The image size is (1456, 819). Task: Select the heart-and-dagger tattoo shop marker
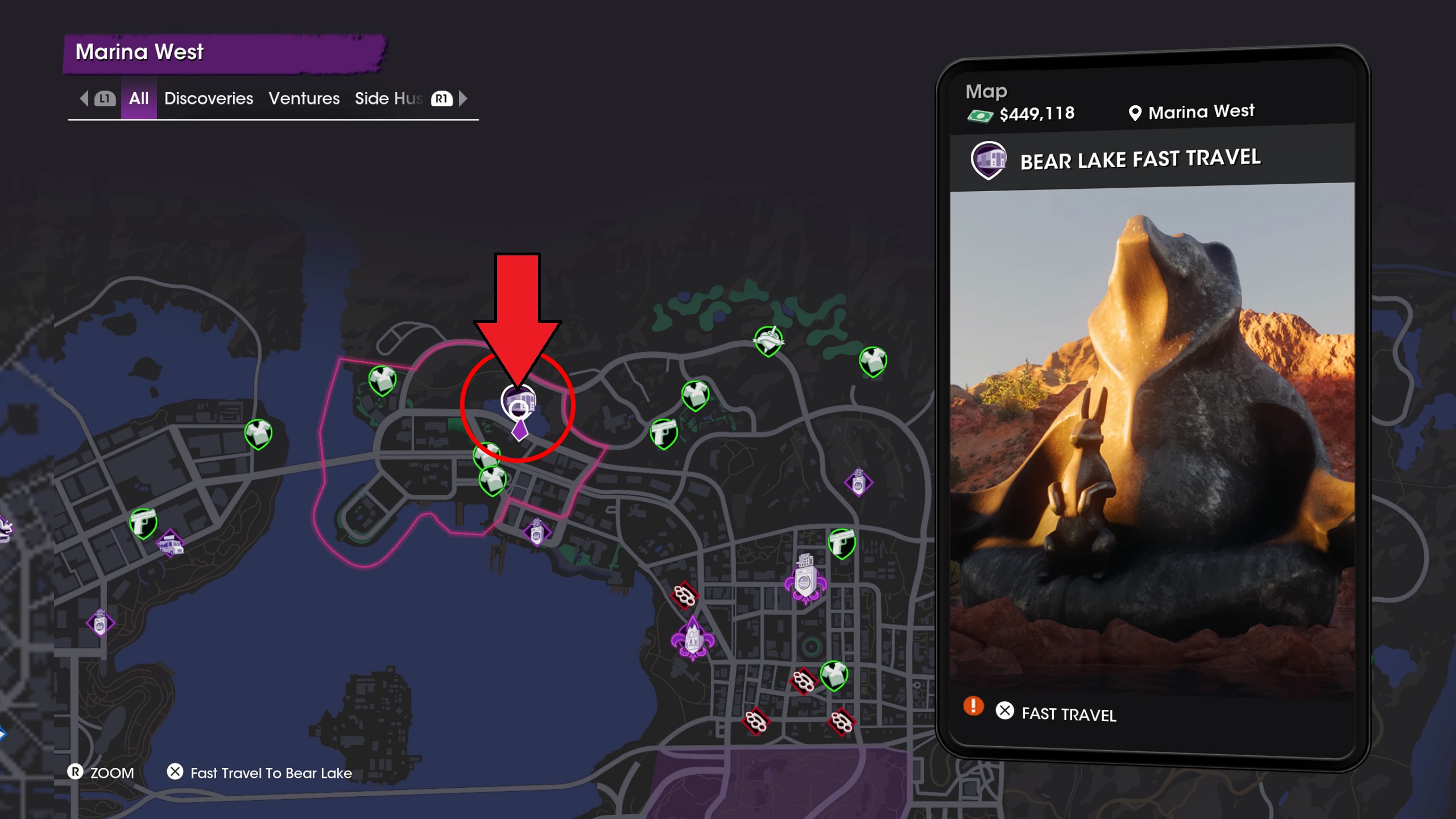click(768, 341)
